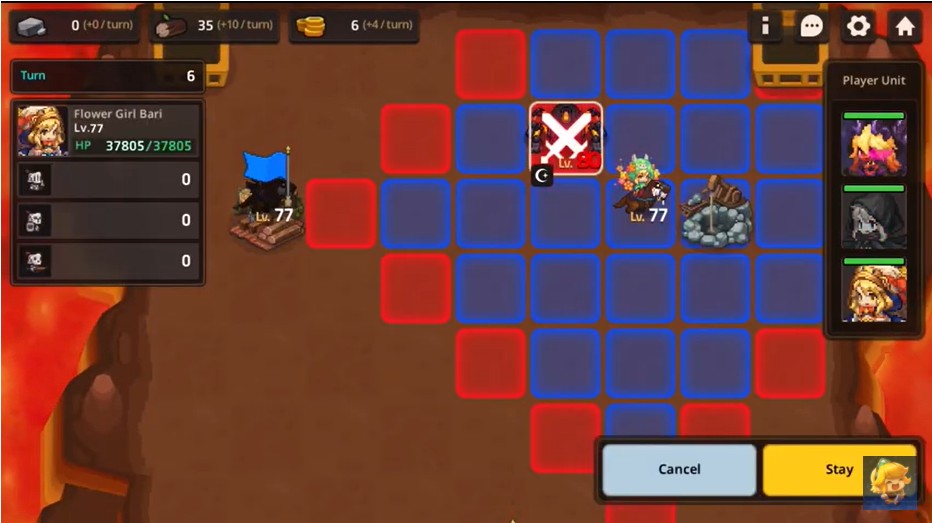The image size is (932, 523).
Task: Return home with the house icon
Action: (905, 26)
